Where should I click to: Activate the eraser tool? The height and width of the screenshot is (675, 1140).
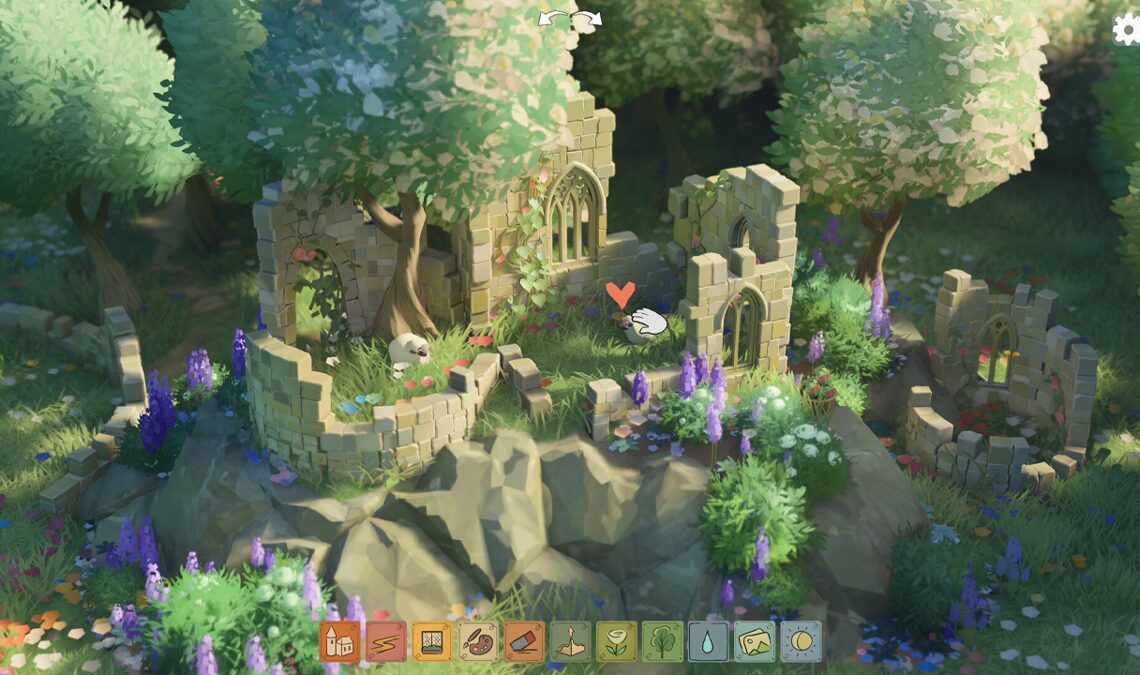click(x=524, y=641)
